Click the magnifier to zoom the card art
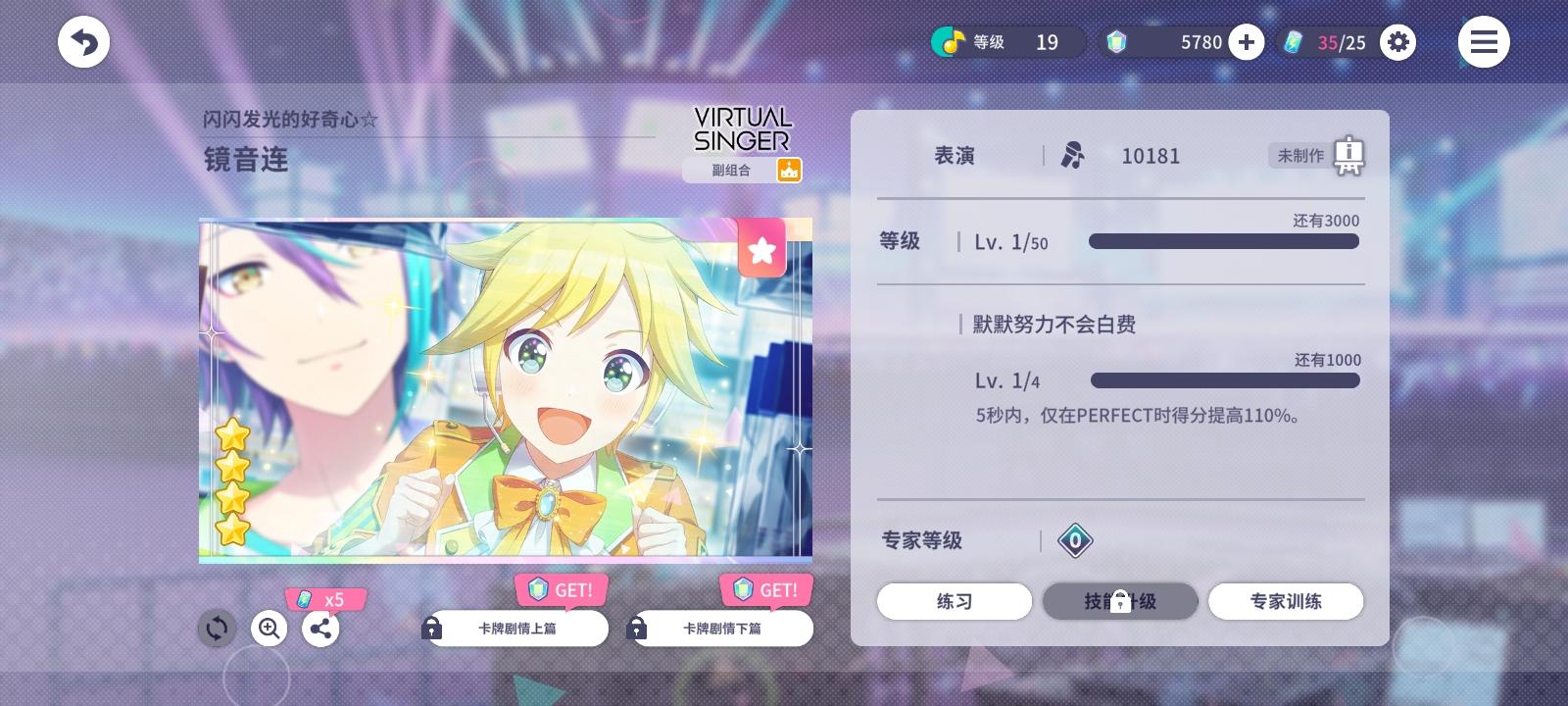This screenshot has width=1568, height=706. pyautogui.click(x=269, y=629)
